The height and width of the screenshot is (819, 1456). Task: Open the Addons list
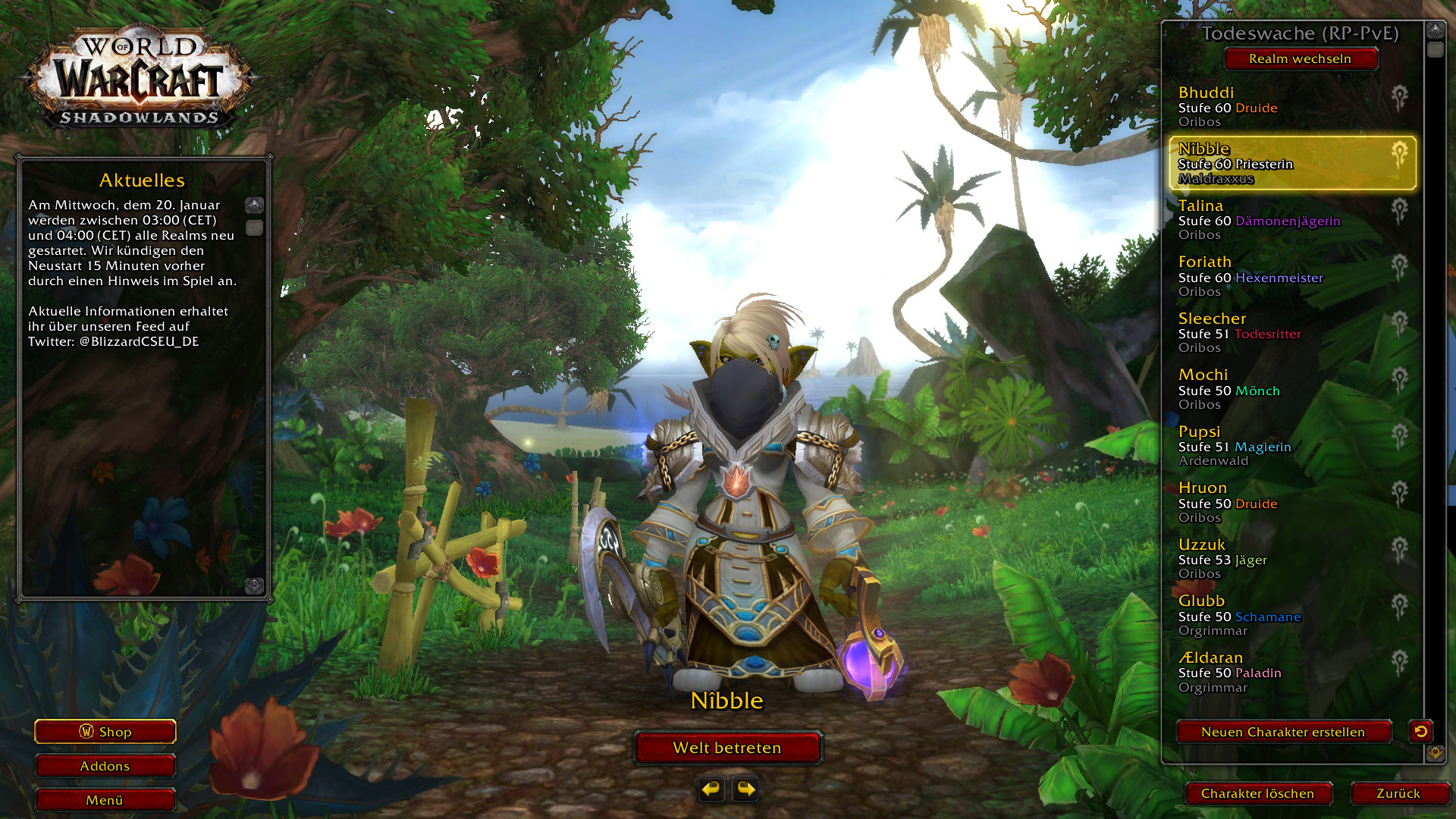click(x=105, y=766)
